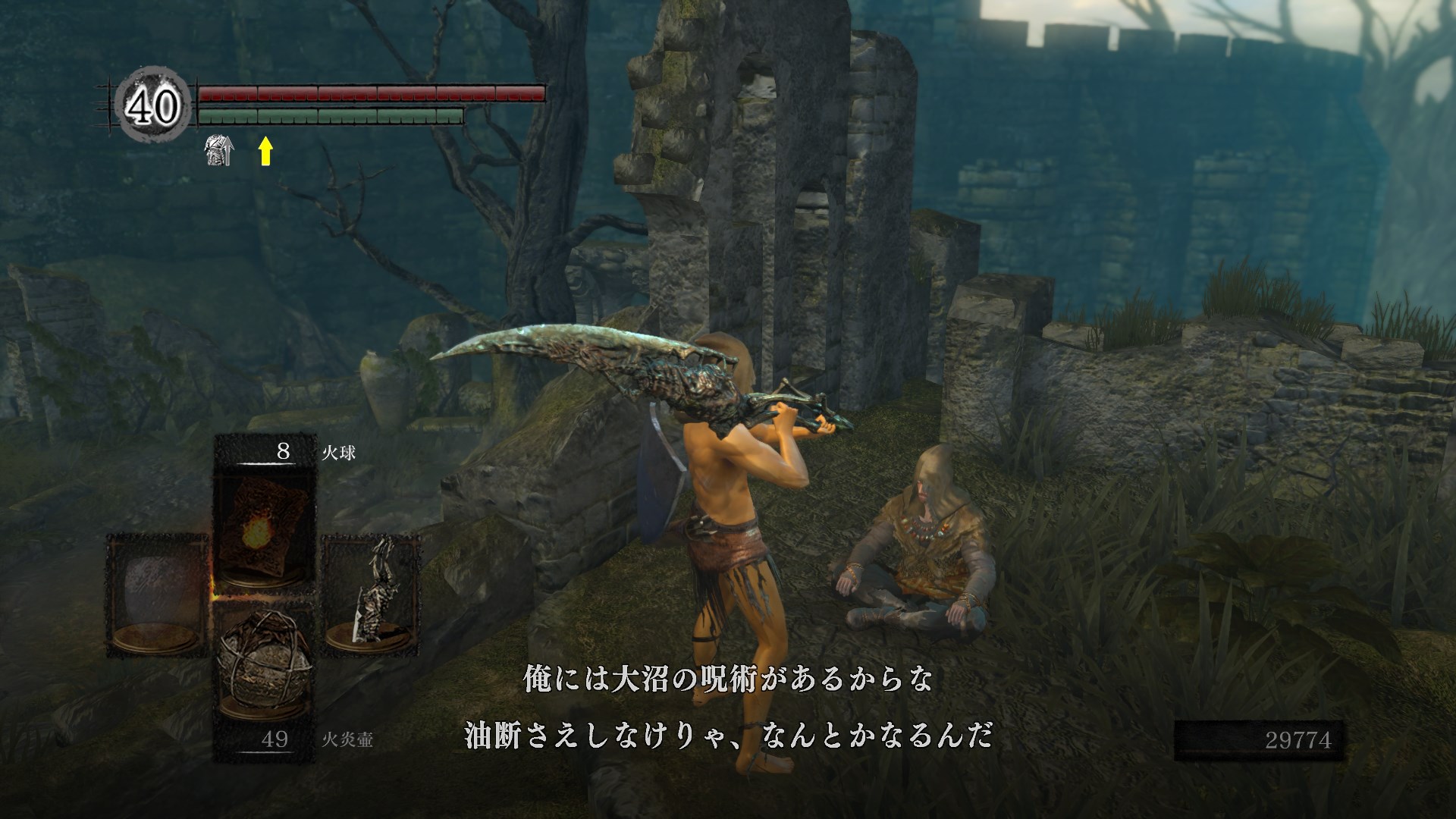Click the armor buff status icon
1456x819 pixels.
pyautogui.click(x=219, y=150)
